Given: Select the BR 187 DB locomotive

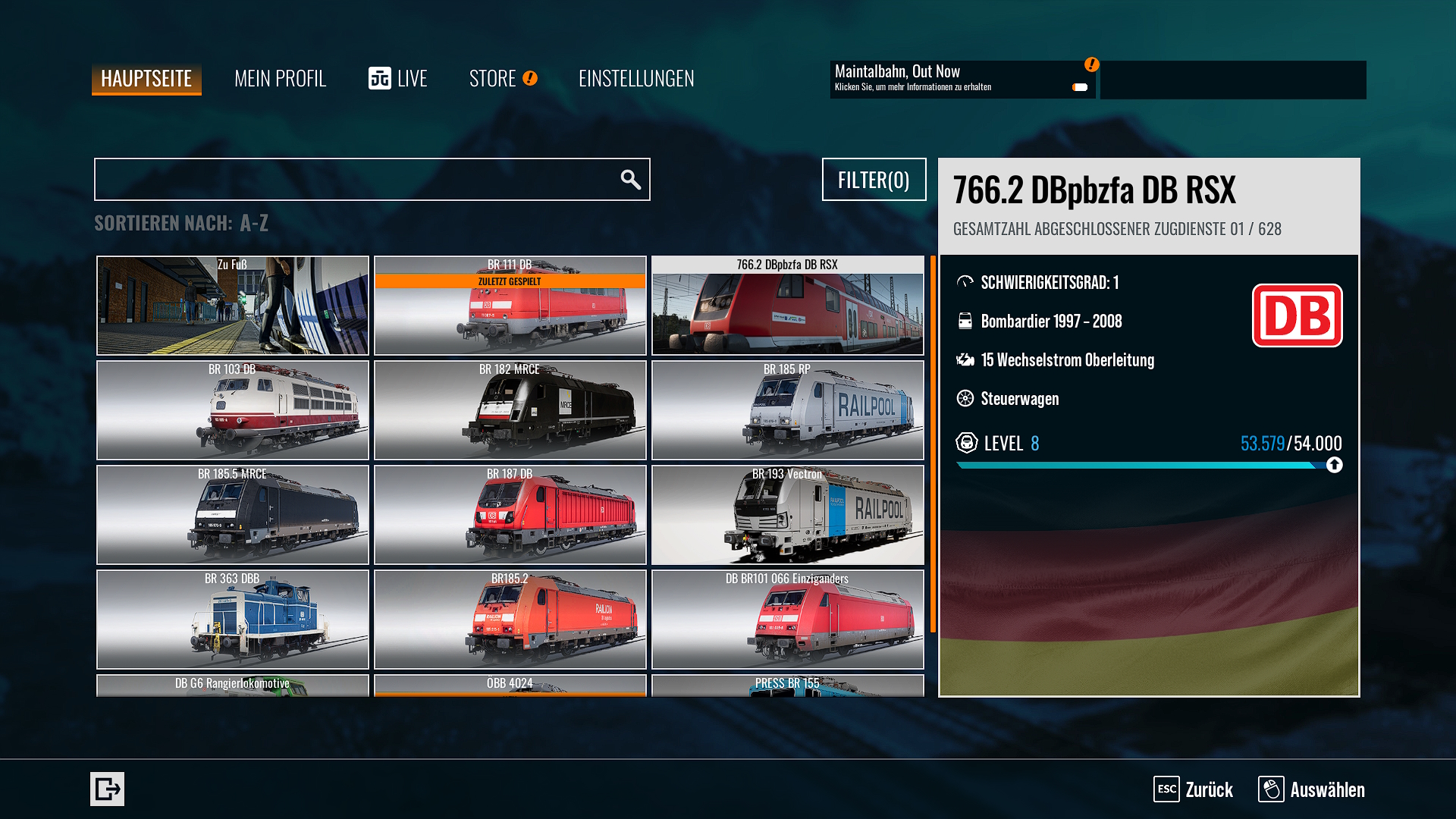Looking at the screenshot, I should tap(510, 515).
